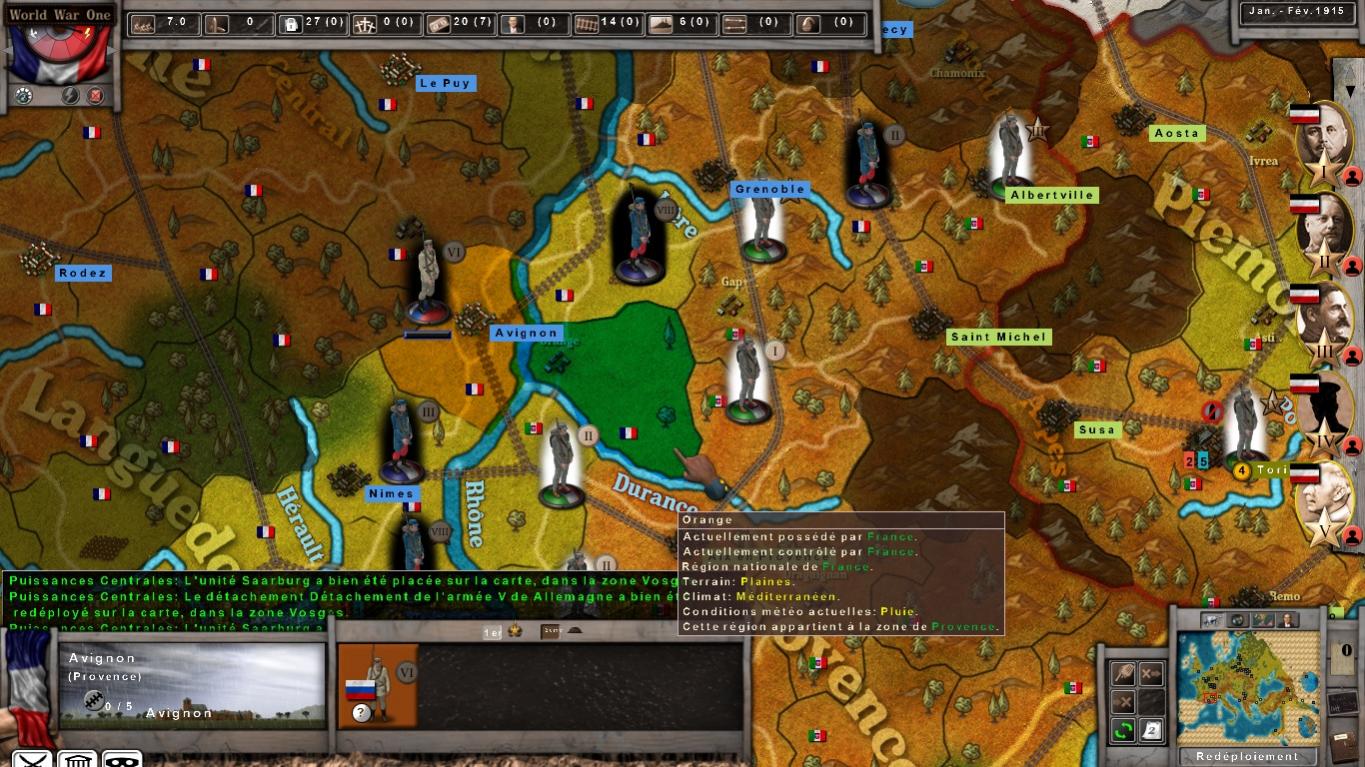The width and height of the screenshot is (1365, 767).
Task: Select German army III leader portrait
Action: [x=1325, y=322]
